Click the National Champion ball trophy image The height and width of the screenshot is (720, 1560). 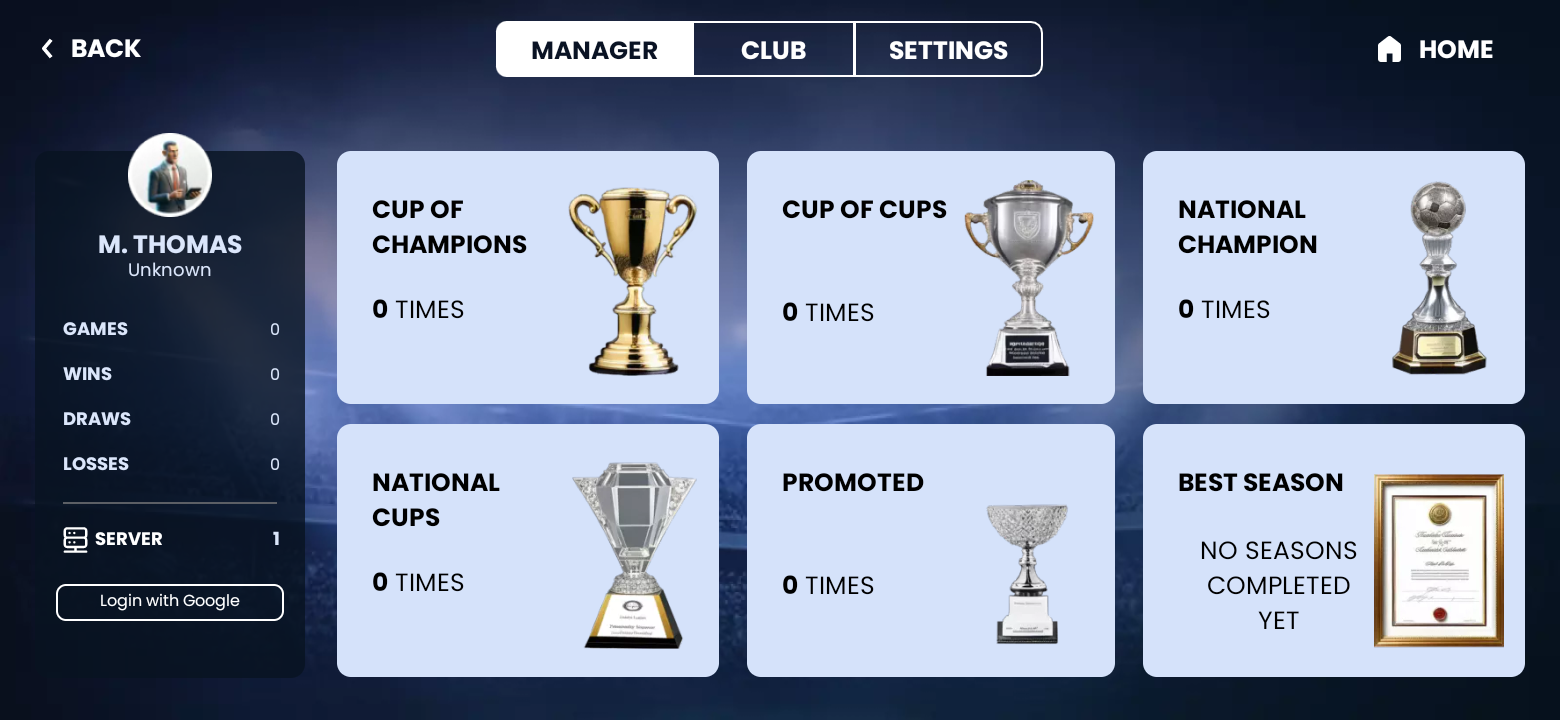click(1438, 280)
